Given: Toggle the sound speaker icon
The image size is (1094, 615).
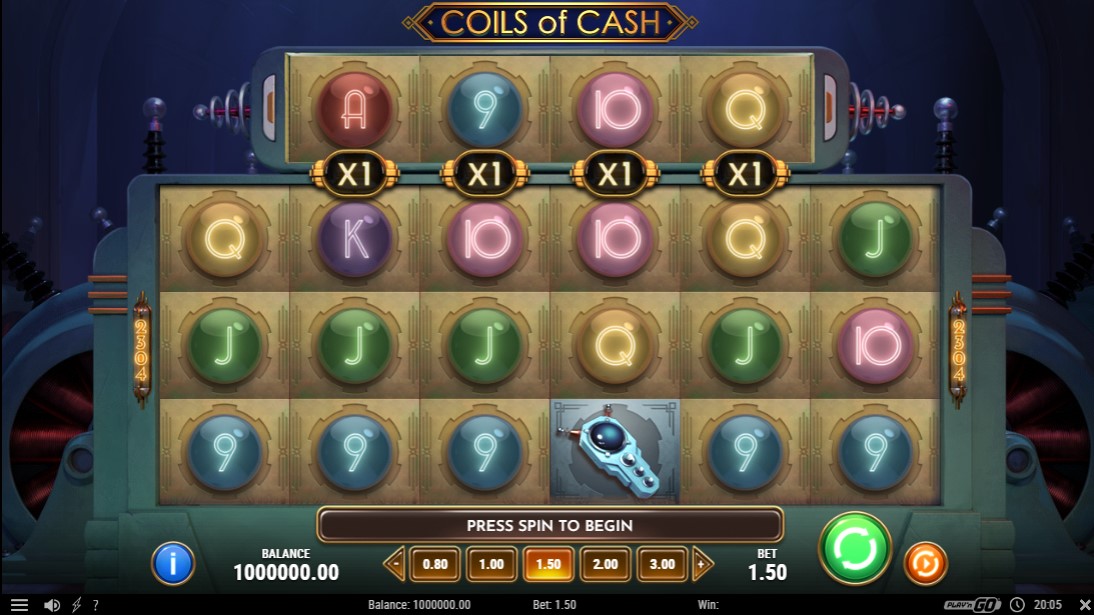Looking at the screenshot, I should [52, 605].
